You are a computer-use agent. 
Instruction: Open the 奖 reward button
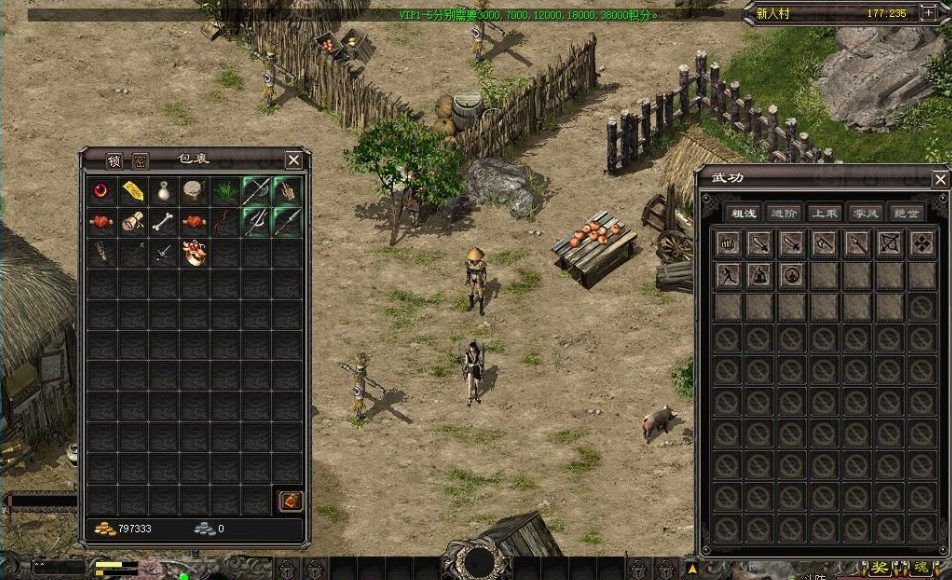879,568
